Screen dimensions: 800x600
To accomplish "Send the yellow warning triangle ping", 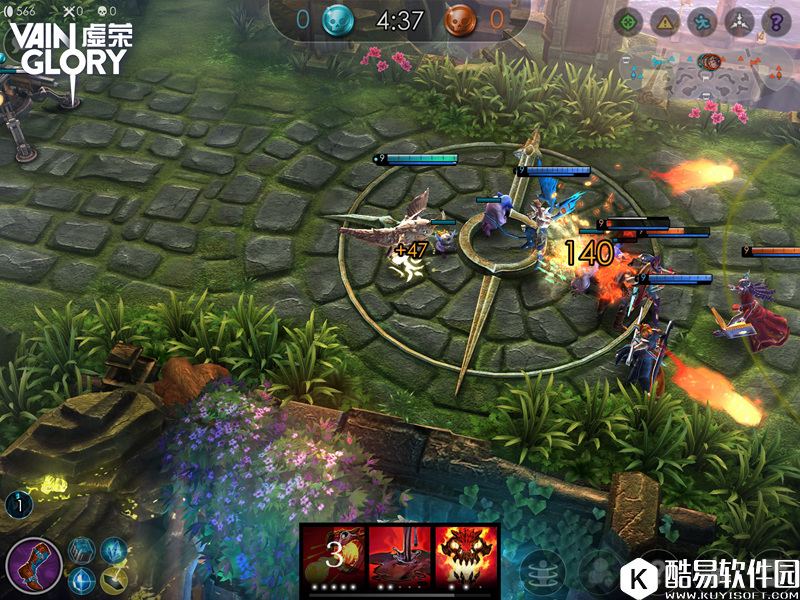I will pos(665,21).
